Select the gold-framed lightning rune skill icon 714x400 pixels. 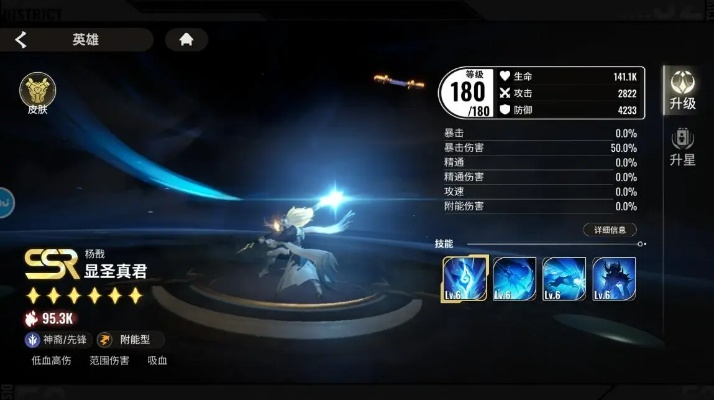click(x=465, y=279)
